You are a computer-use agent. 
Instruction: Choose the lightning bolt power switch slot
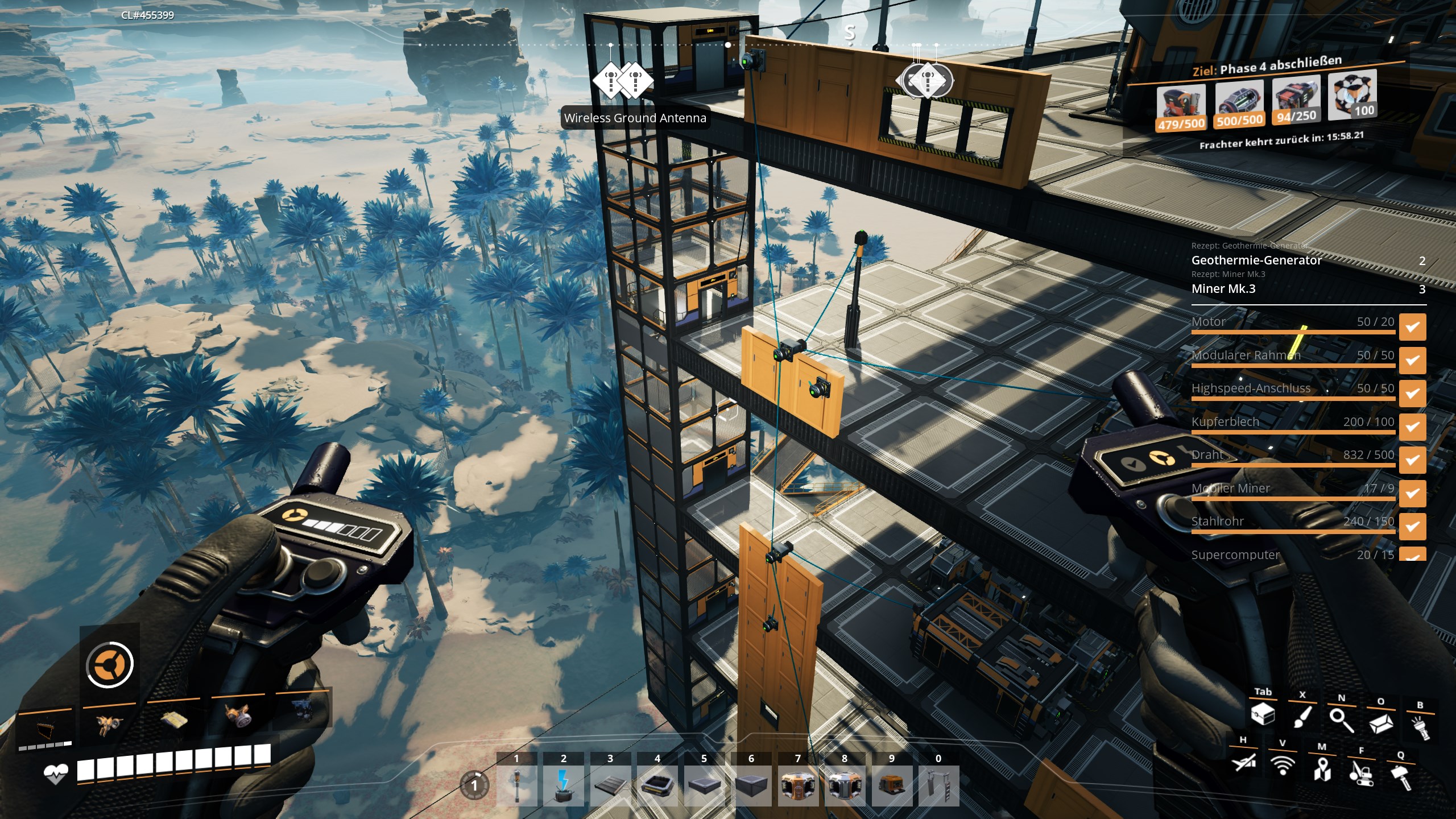click(x=563, y=786)
